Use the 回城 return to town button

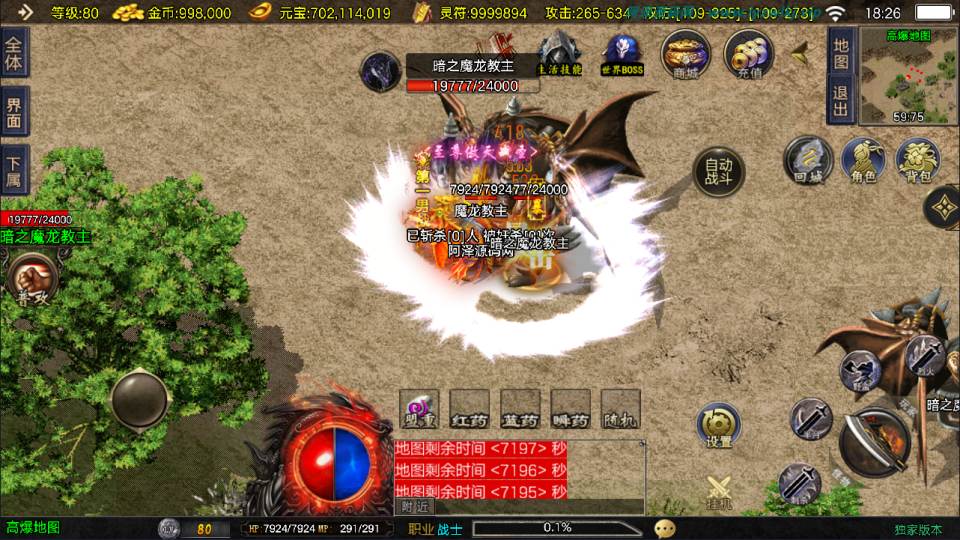pos(808,160)
